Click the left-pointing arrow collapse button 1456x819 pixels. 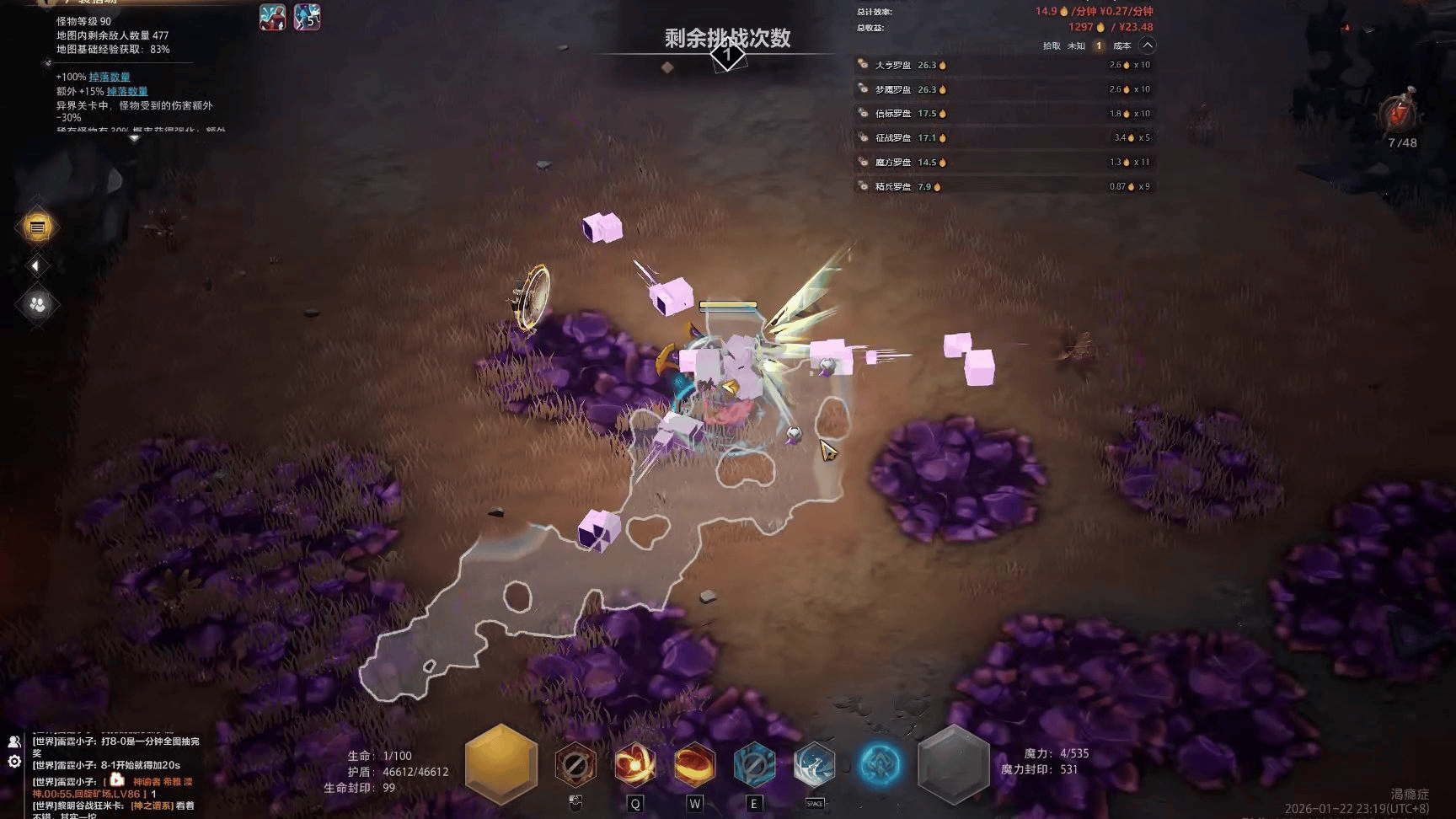35,266
